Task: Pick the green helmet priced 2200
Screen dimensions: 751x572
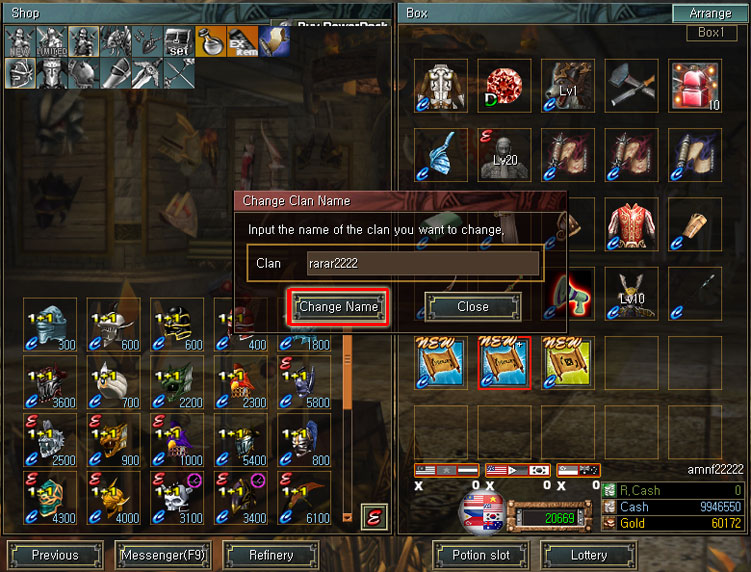Action: point(178,382)
